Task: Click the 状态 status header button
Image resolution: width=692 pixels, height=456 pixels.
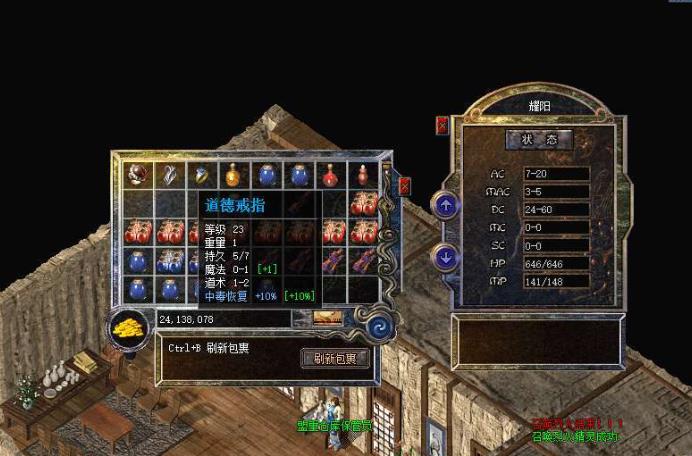Action: click(539, 139)
